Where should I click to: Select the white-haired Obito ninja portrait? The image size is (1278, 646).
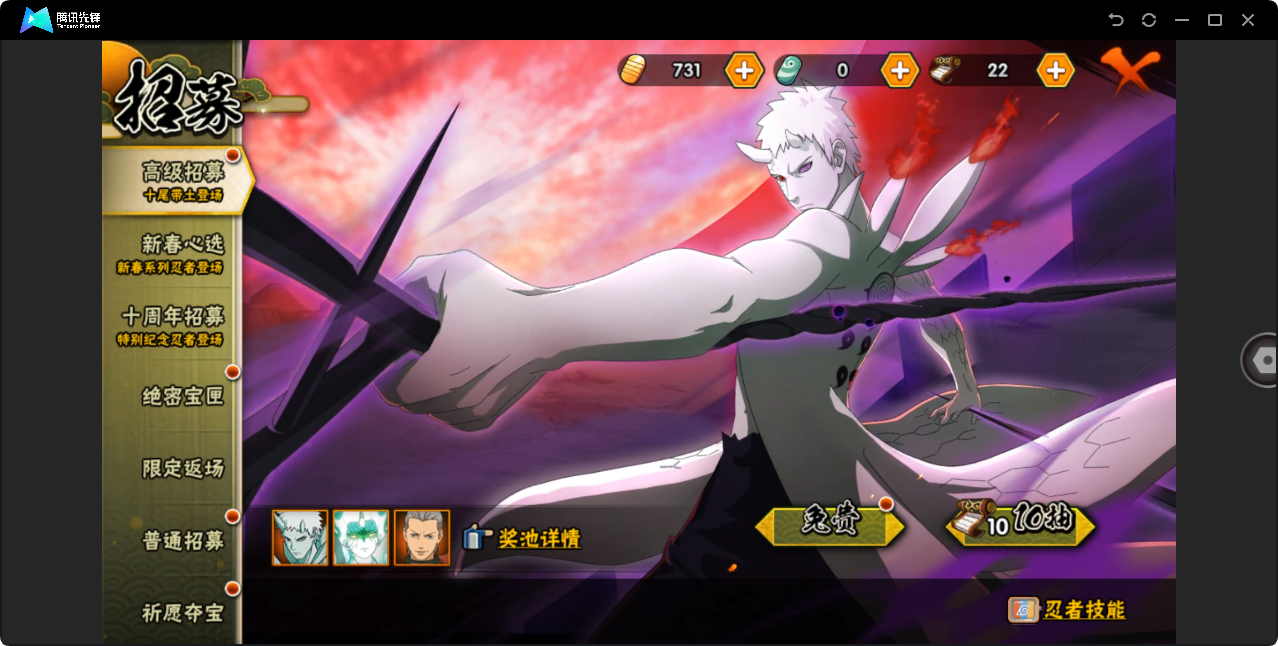coord(300,538)
